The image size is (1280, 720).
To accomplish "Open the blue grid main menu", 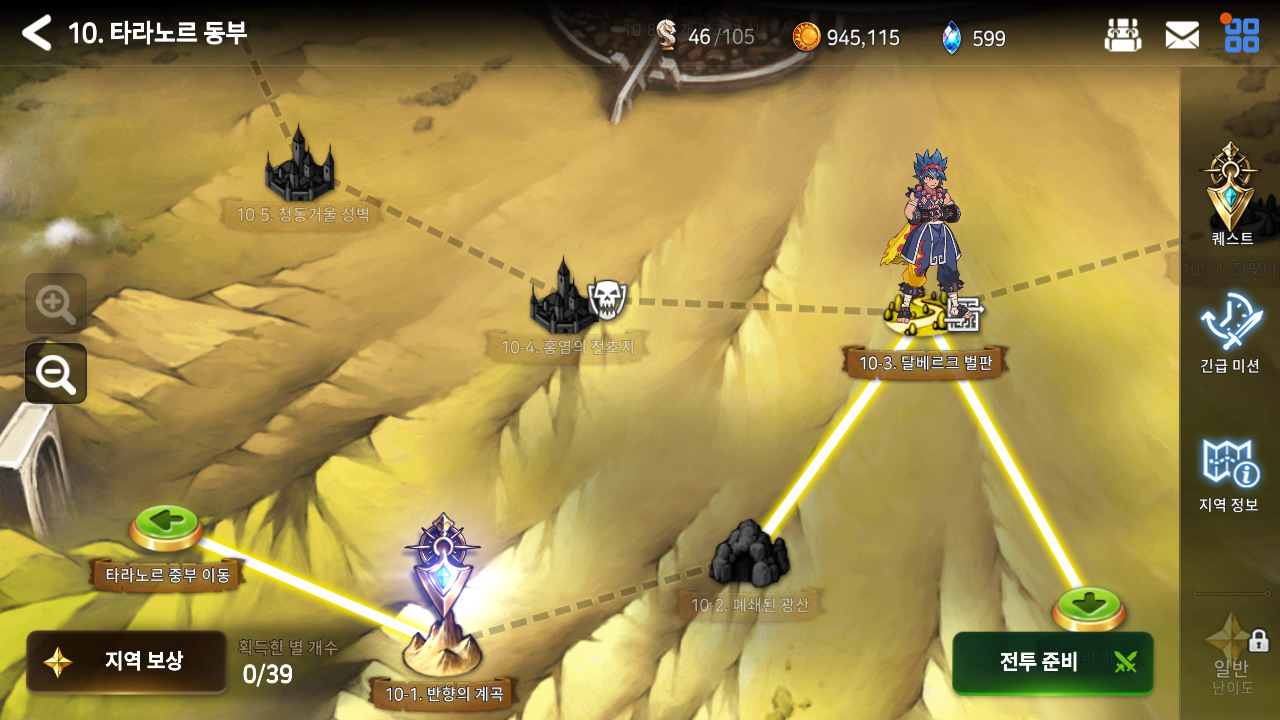I will click(x=1242, y=35).
